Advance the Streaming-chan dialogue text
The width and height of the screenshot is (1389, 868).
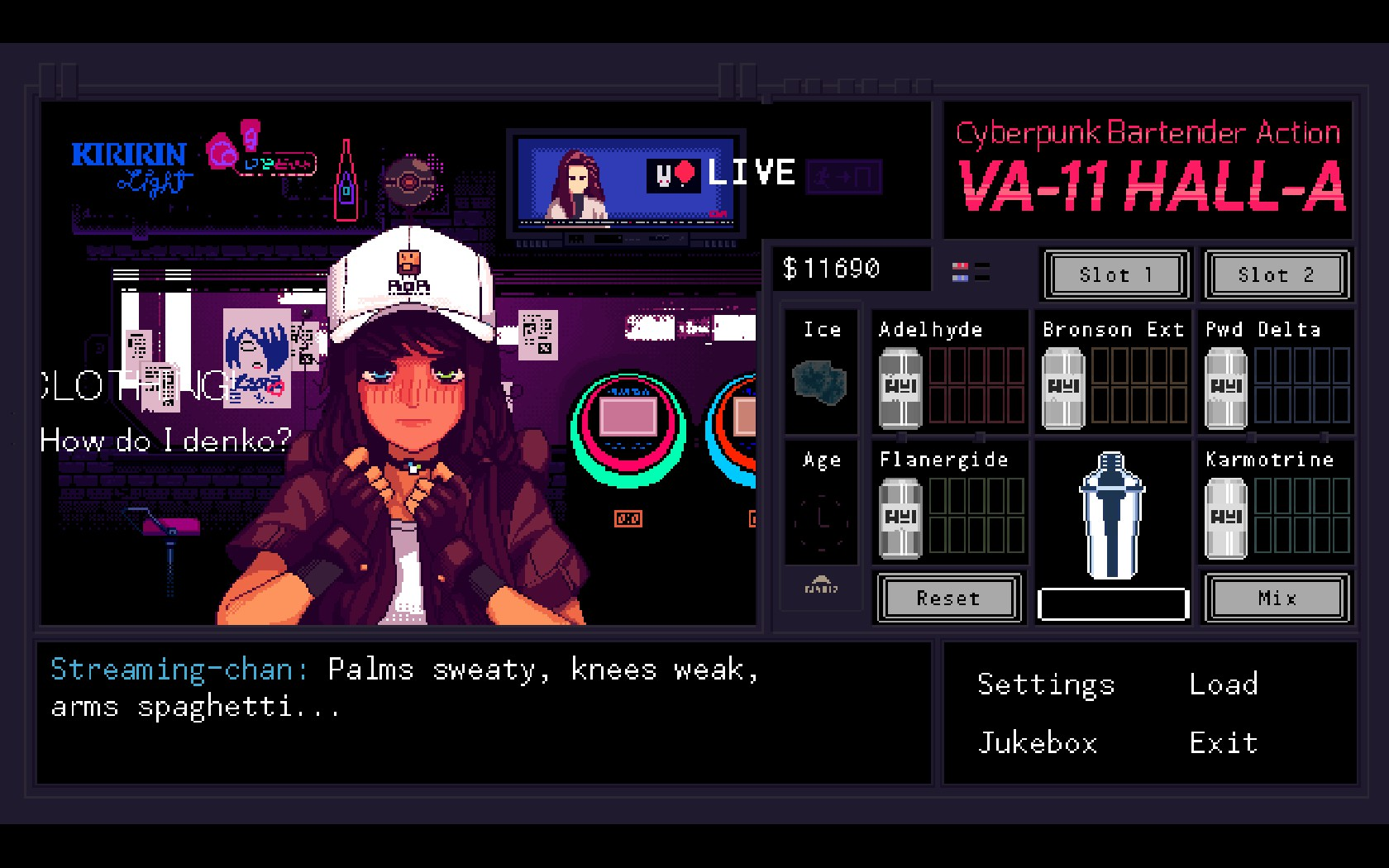click(483, 711)
